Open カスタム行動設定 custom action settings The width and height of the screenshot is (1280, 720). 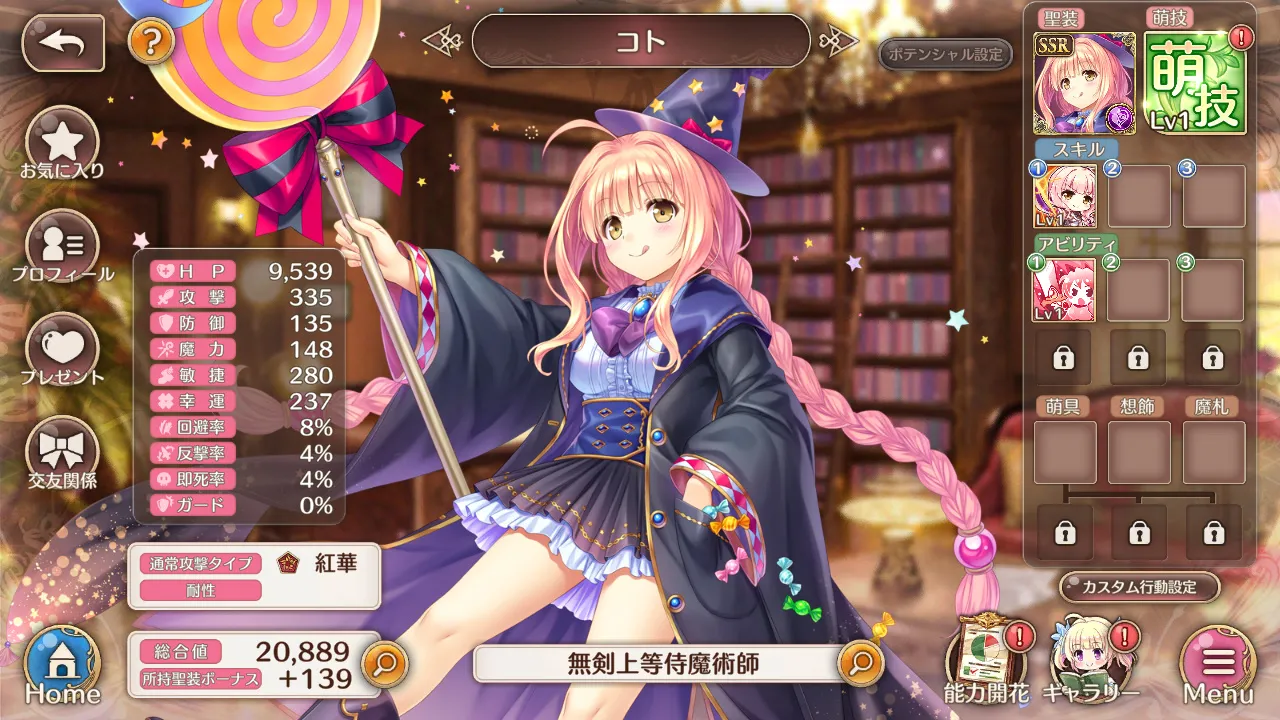click(x=1140, y=587)
